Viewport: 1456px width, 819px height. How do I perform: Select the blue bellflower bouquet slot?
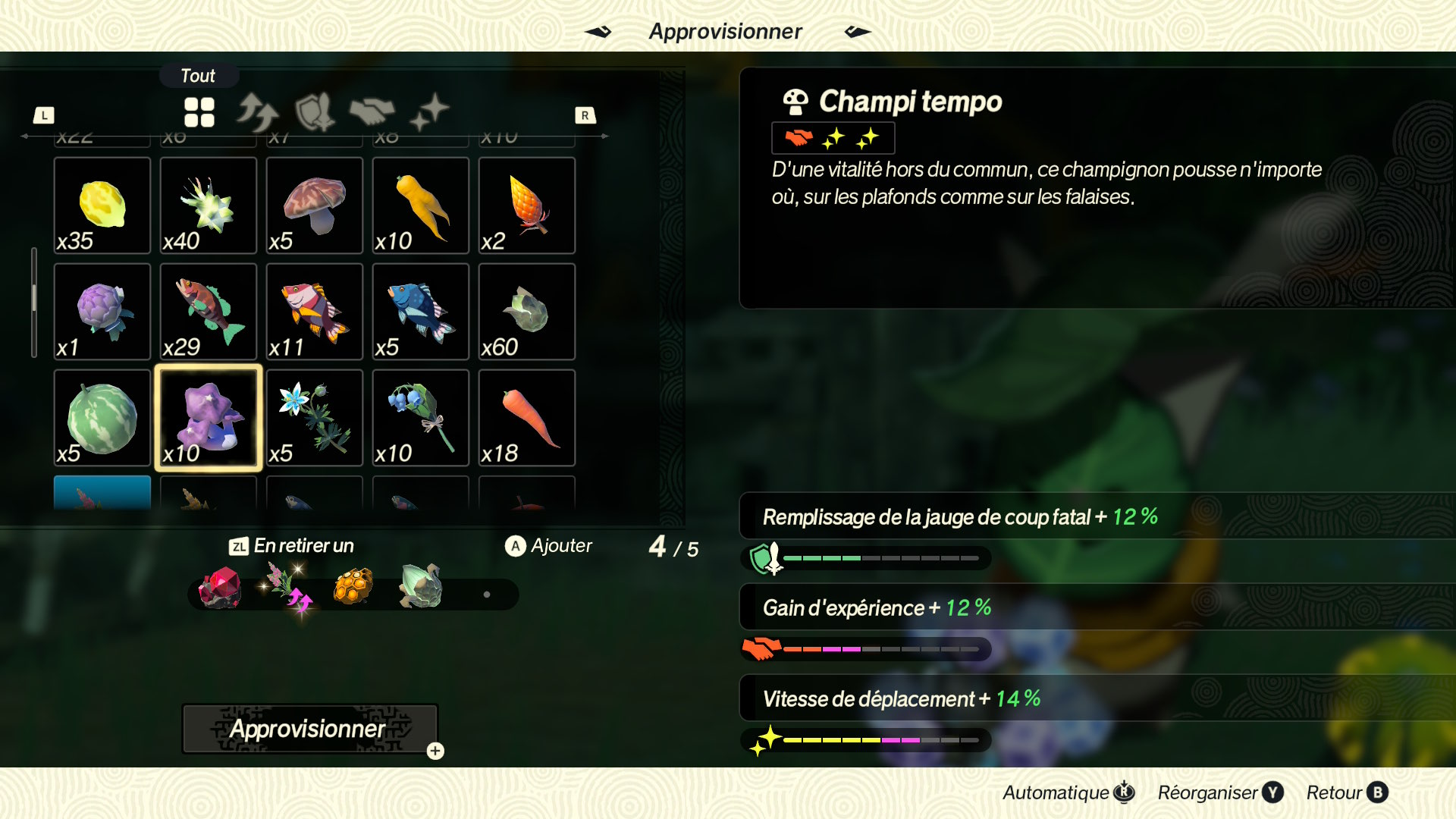tap(421, 418)
